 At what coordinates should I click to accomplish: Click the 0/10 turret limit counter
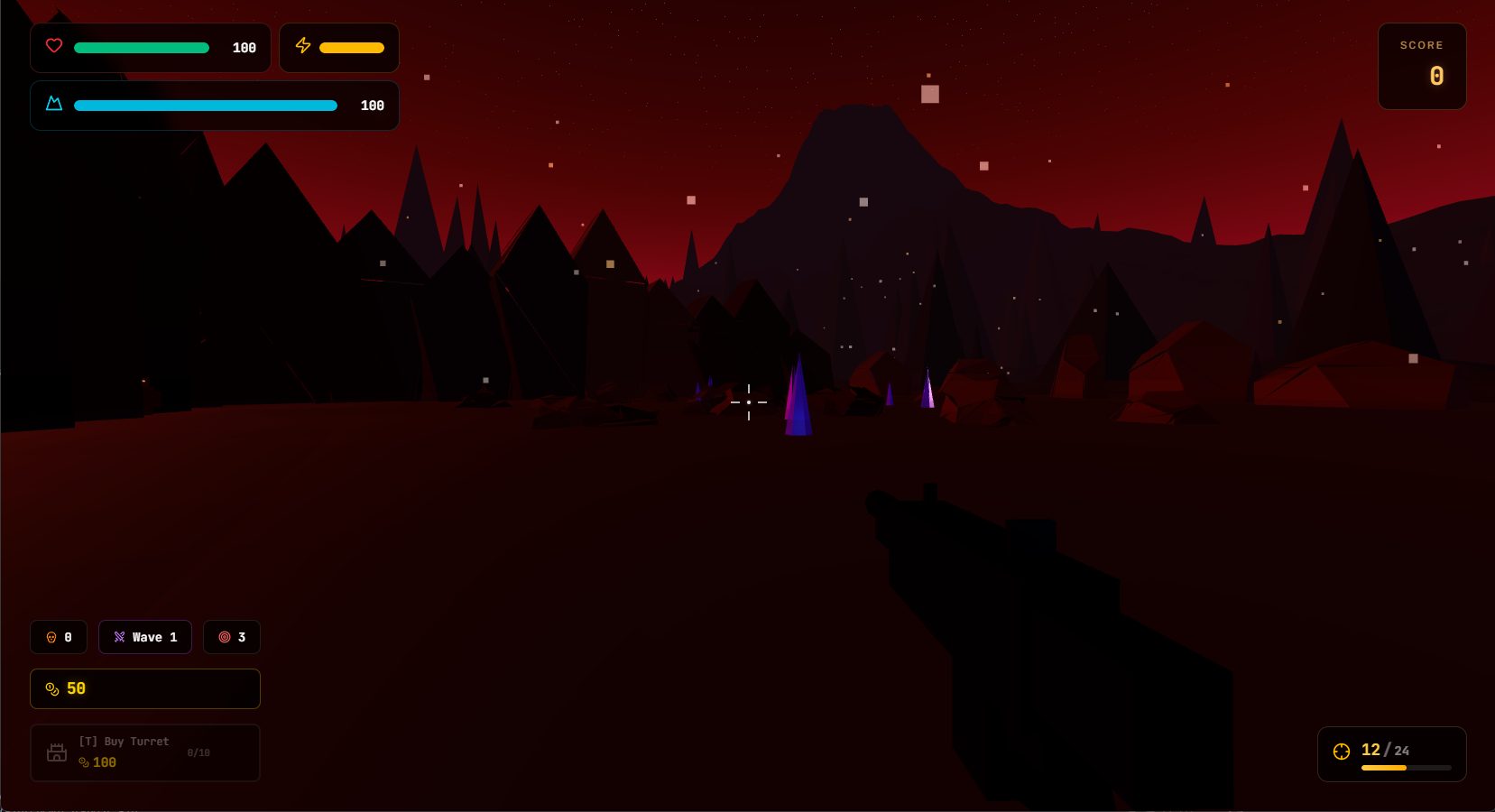(198, 752)
